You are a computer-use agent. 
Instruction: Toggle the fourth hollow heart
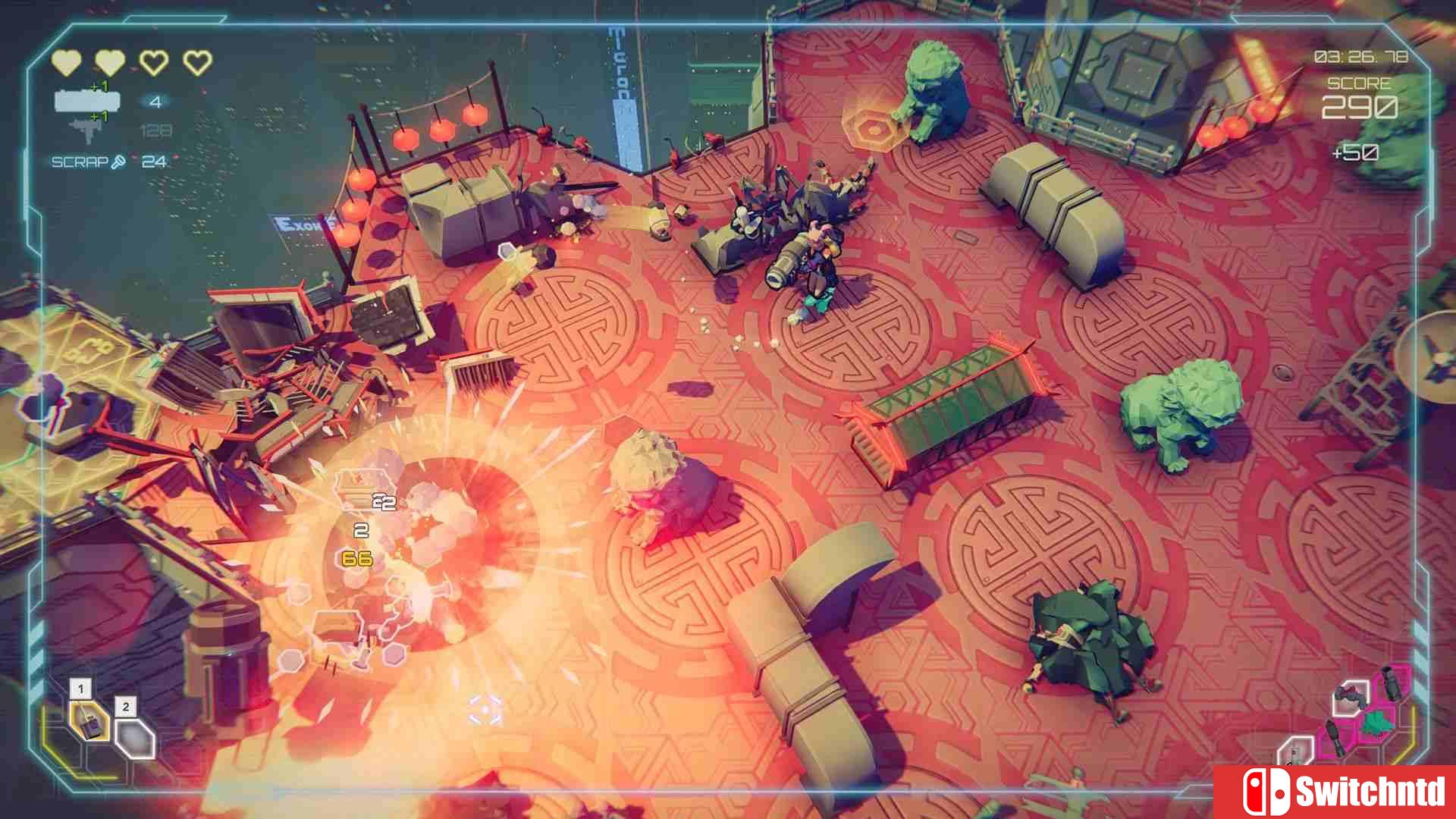pos(197,62)
